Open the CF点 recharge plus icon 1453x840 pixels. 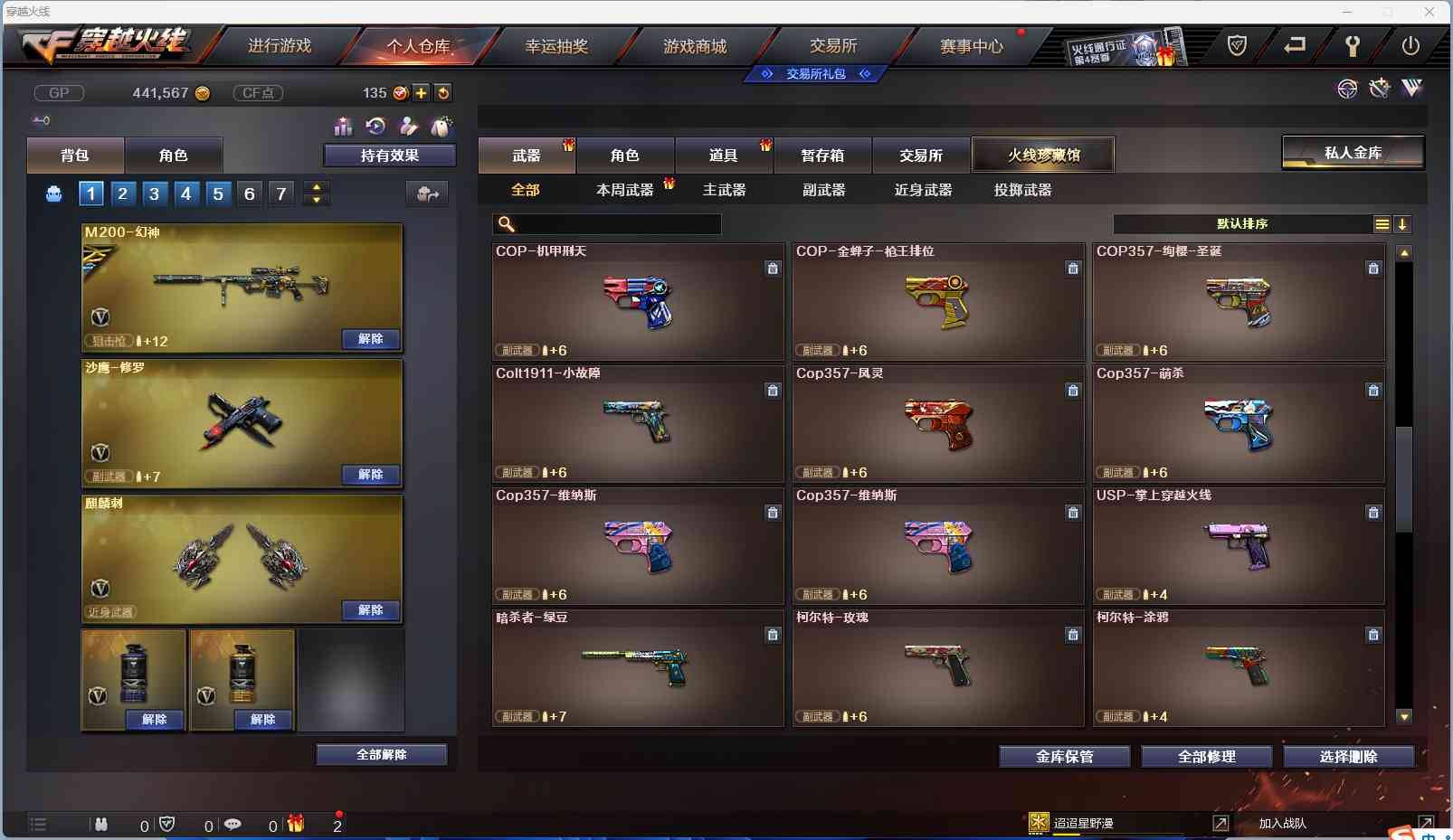pyautogui.click(x=422, y=92)
